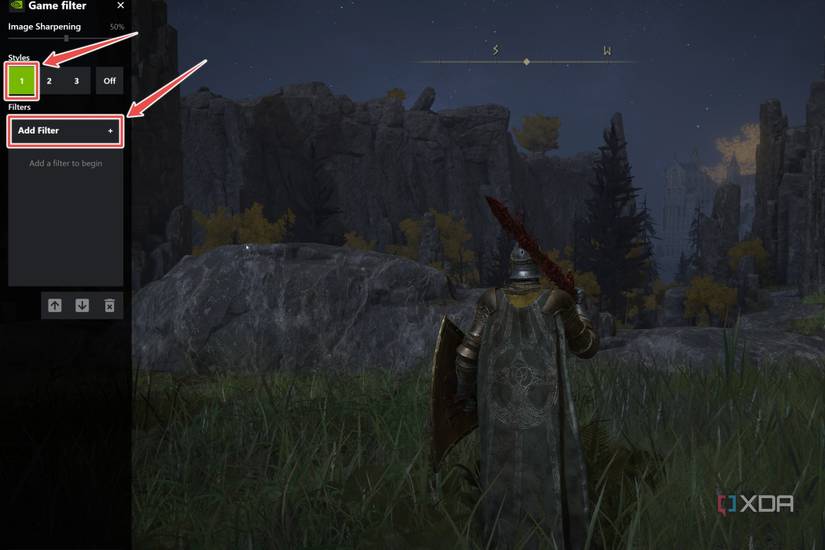Delete filter with the trash icon
Image resolution: width=825 pixels, height=550 pixels.
(x=110, y=306)
